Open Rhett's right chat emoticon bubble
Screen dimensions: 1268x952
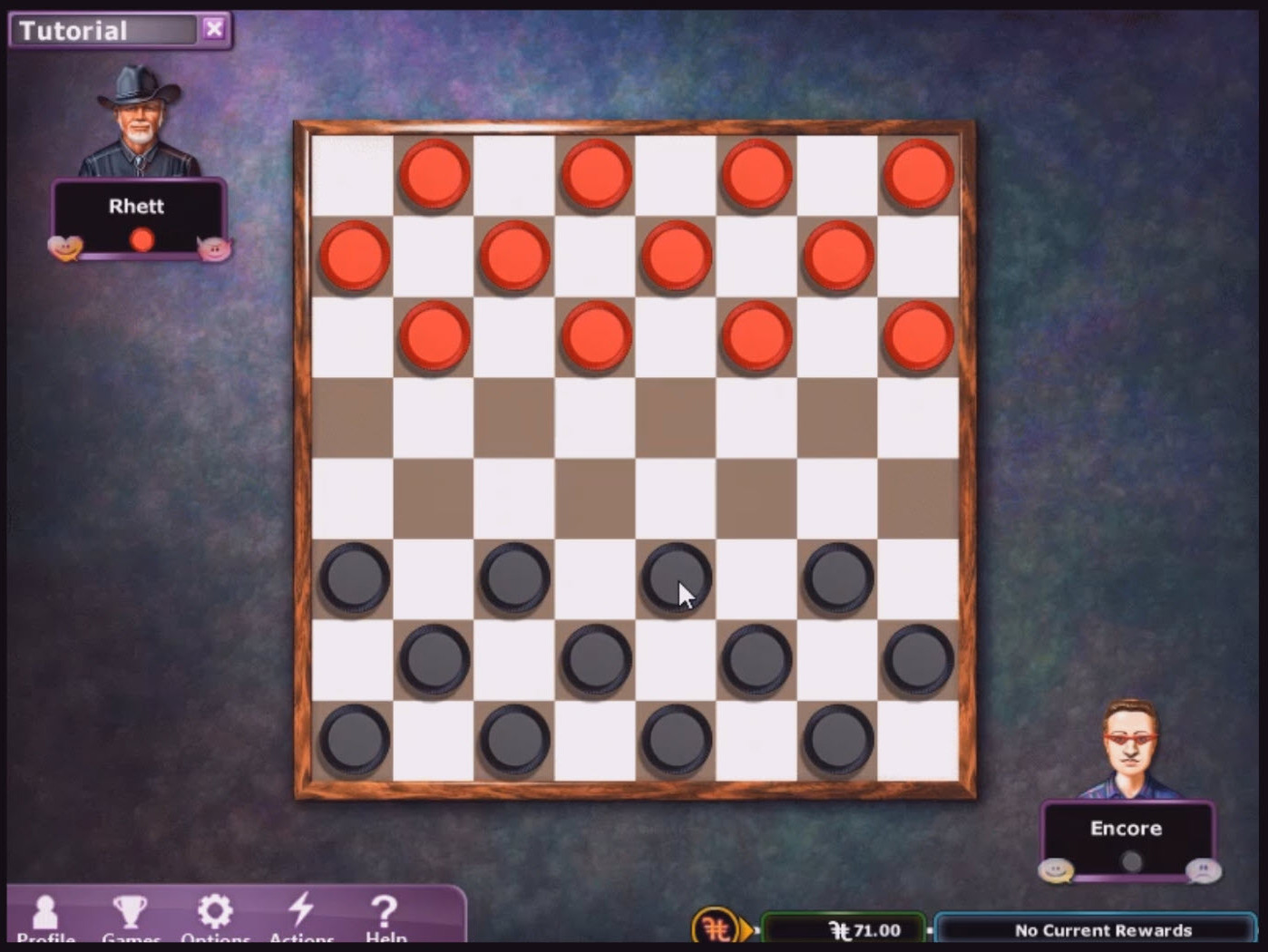[215, 248]
